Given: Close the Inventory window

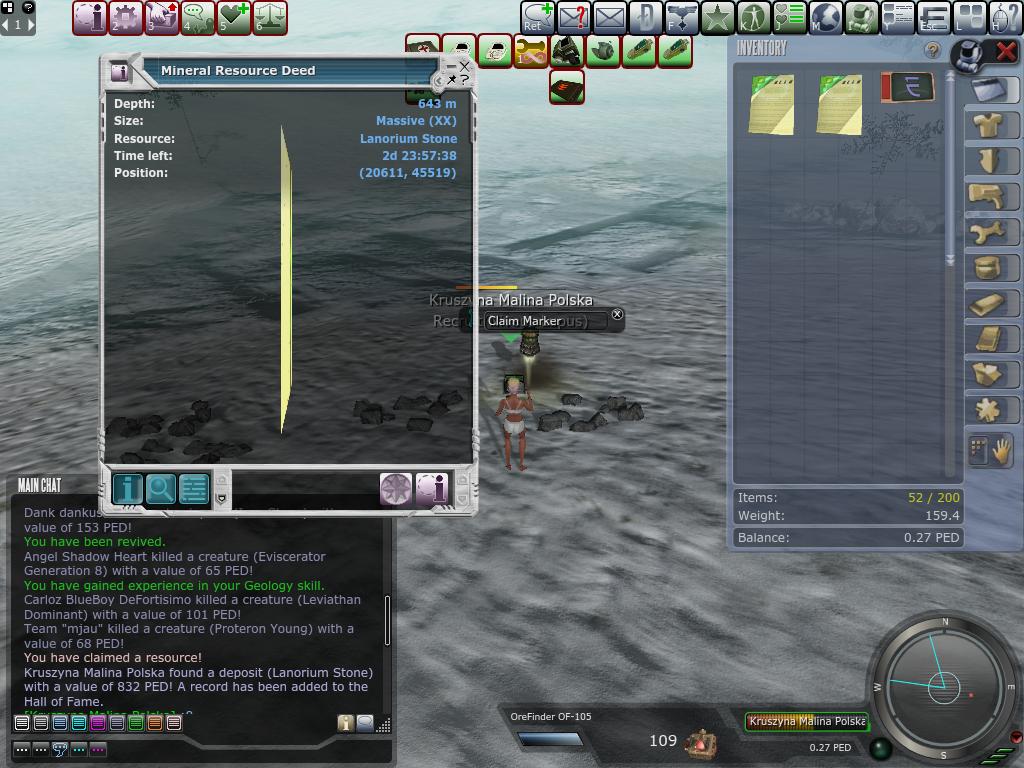Looking at the screenshot, I should [1006, 51].
